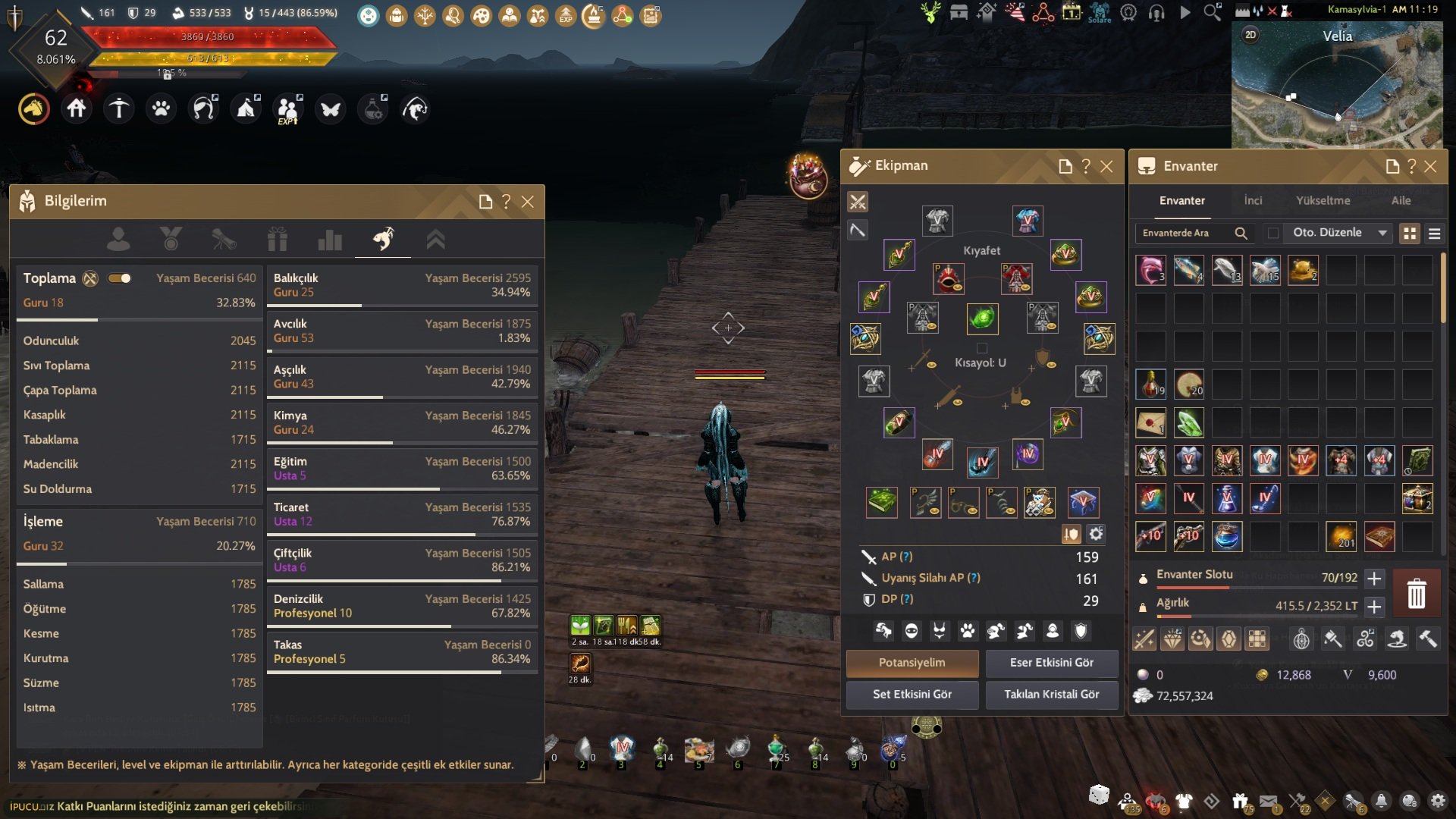Toggle the sword-shield stats display in Ekipman
The image size is (1456, 819).
click(x=1070, y=534)
